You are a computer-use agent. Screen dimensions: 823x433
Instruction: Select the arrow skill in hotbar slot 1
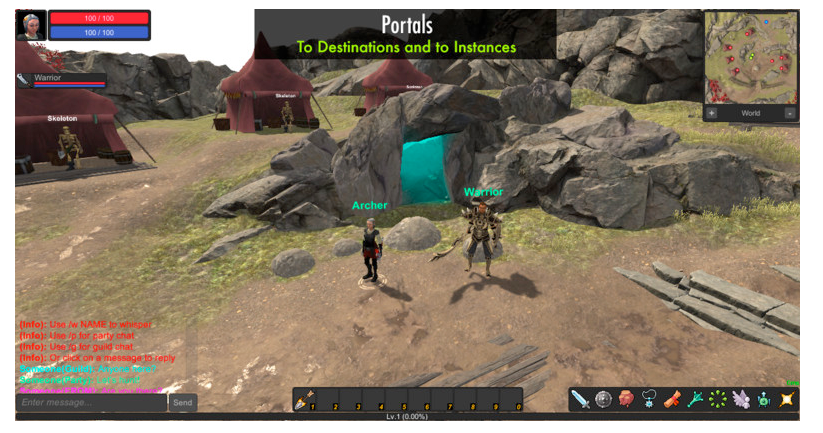click(303, 401)
